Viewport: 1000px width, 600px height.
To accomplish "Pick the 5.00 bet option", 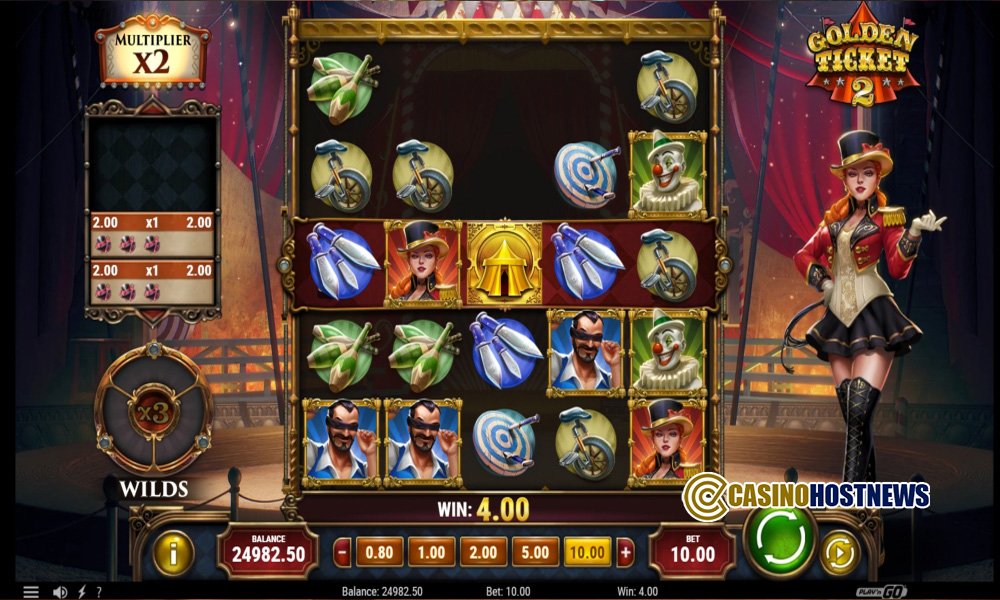I will (535, 551).
